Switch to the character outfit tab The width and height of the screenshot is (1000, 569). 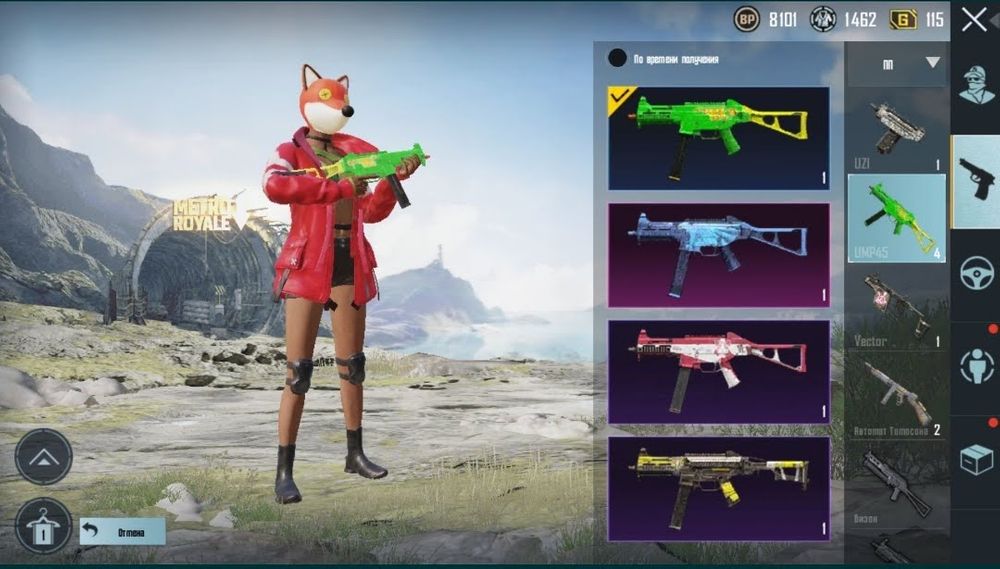[x=976, y=87]
